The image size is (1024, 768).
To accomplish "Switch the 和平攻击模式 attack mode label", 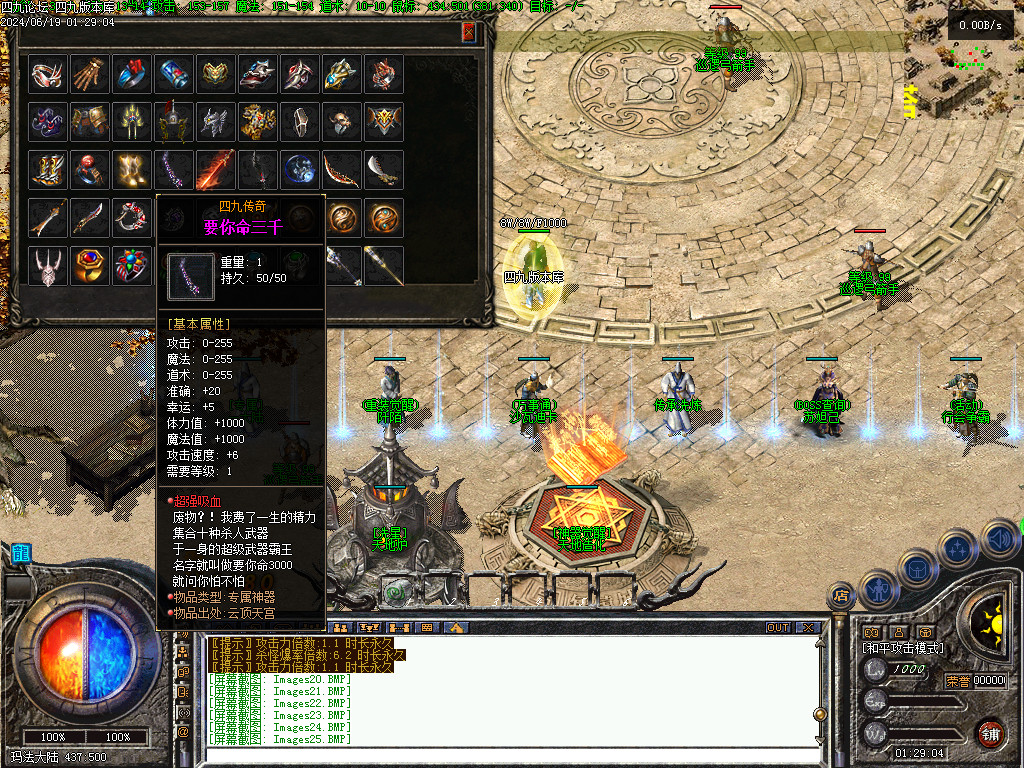I will pyautogui.click(x=903, y=647).
